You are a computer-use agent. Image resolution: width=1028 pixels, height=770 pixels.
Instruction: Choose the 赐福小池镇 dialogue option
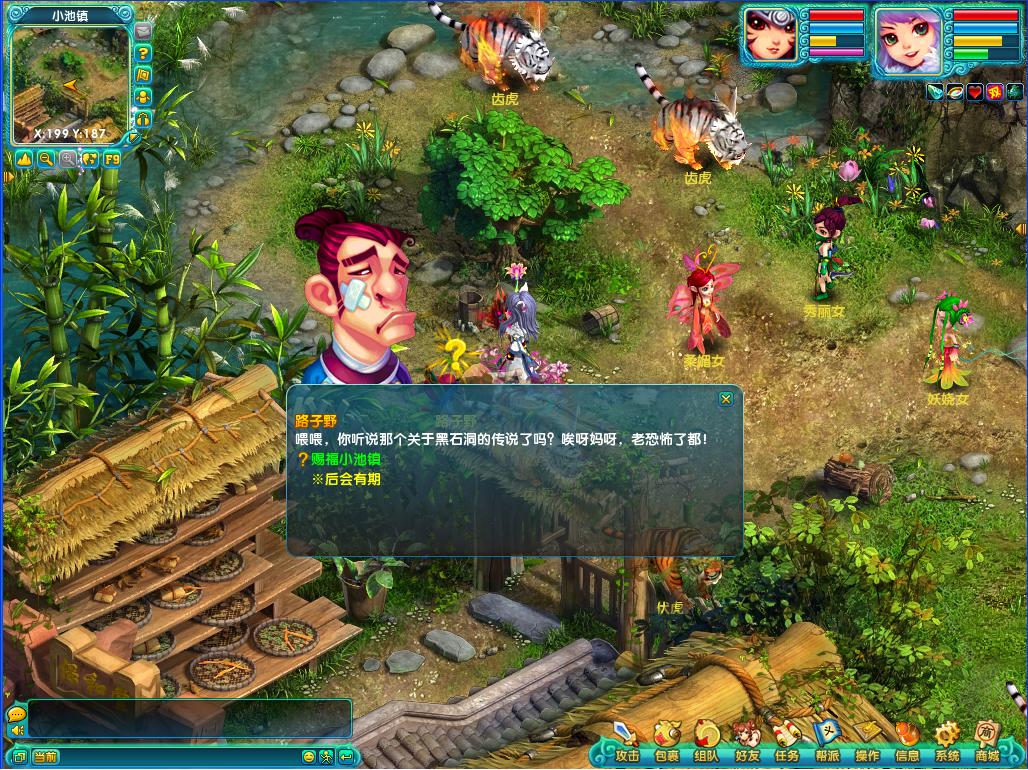pos(339,459)
